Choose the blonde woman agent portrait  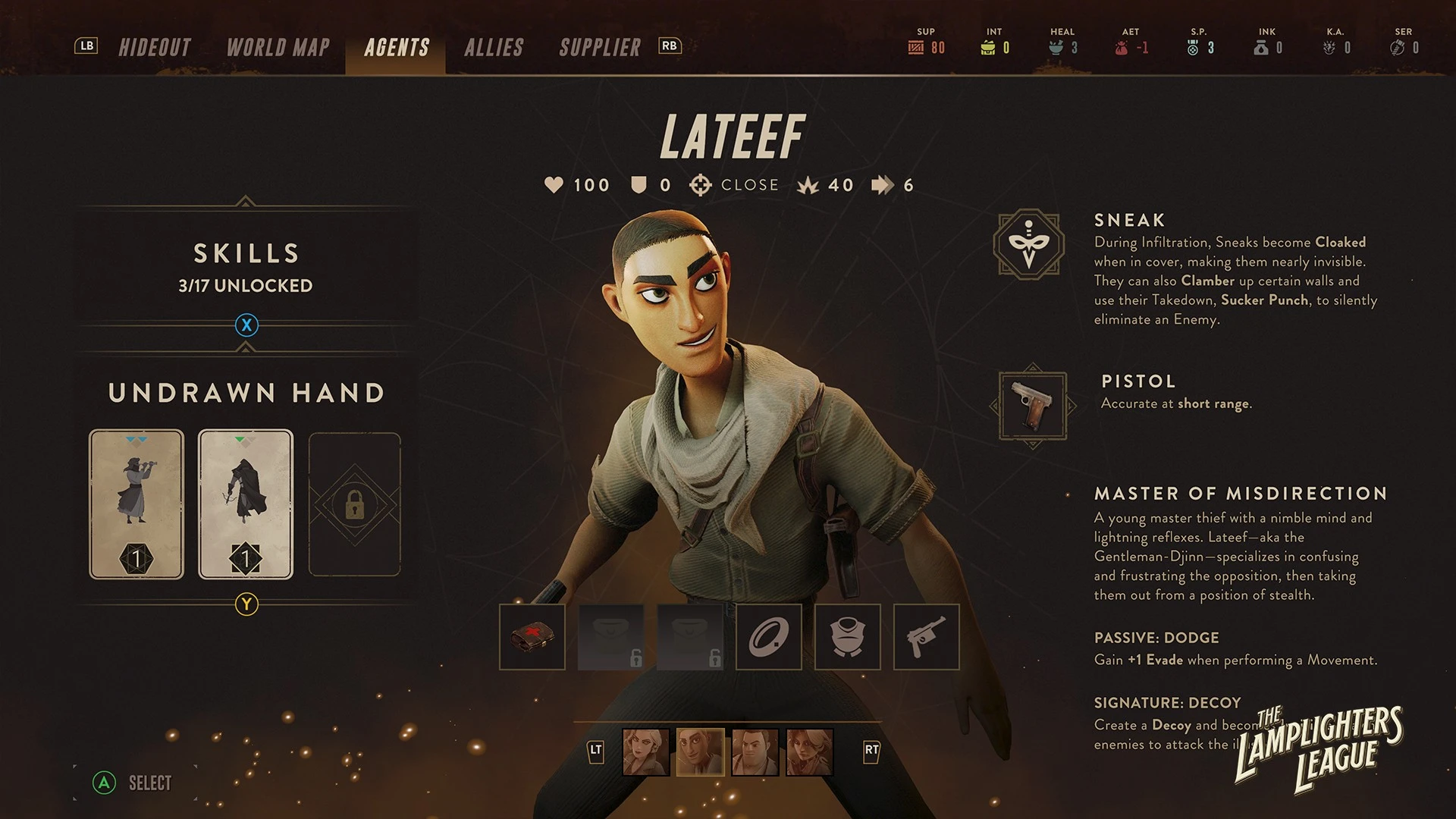pyautogui.click(x=645, y=752)
